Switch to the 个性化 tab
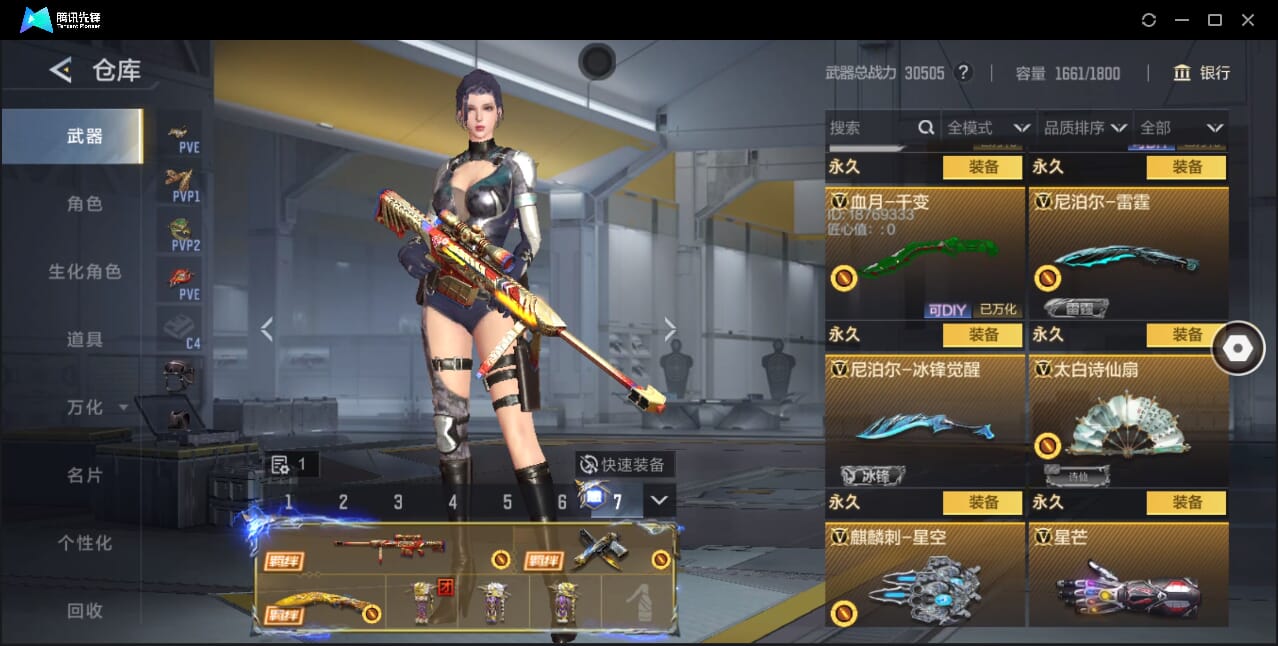 tap(85, 543)
